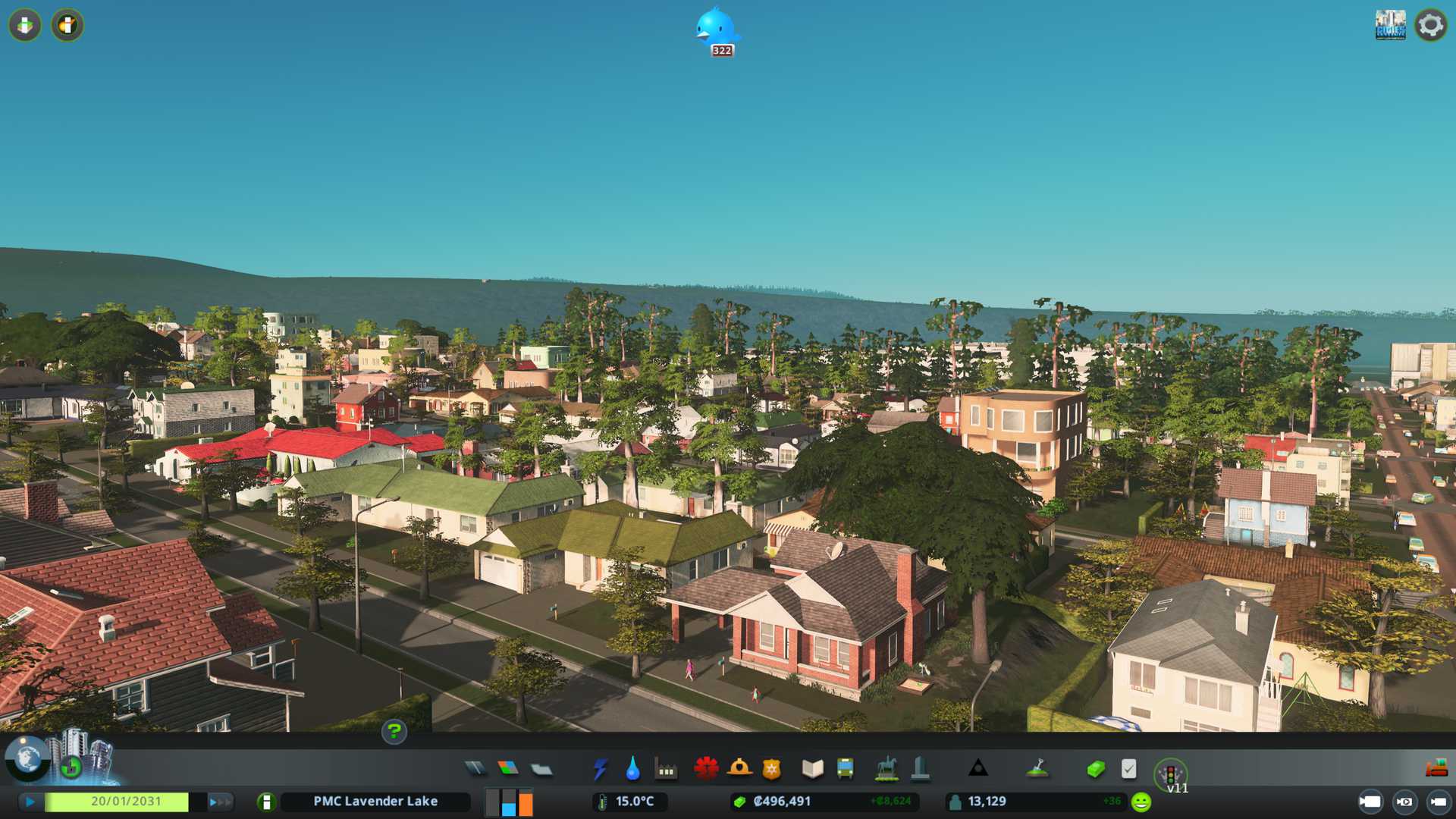Select the Zoning tool
Viewport: 1456px width, 819px height.
[508, 769]
